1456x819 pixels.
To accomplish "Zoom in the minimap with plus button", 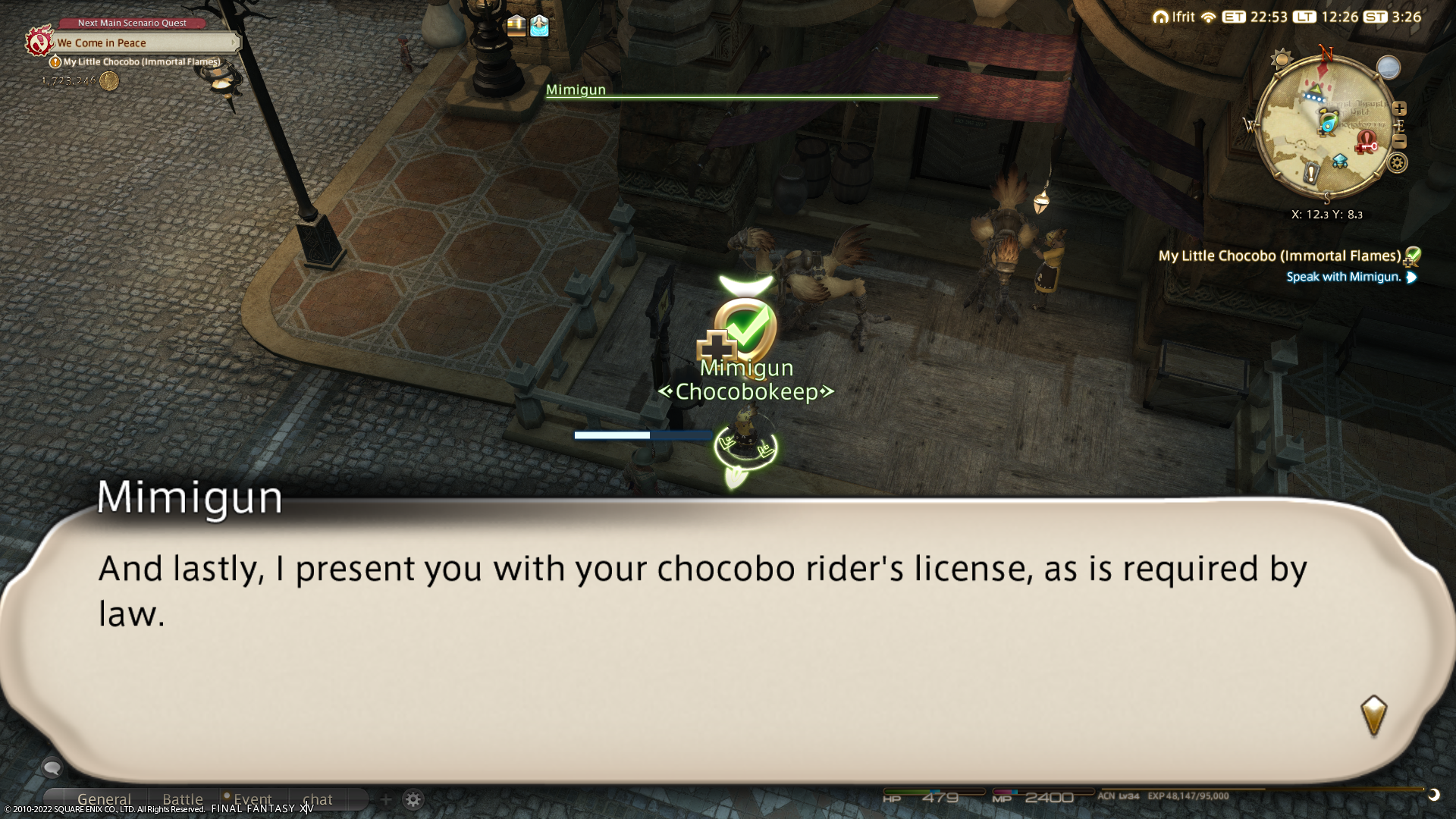I will 1400,108.
